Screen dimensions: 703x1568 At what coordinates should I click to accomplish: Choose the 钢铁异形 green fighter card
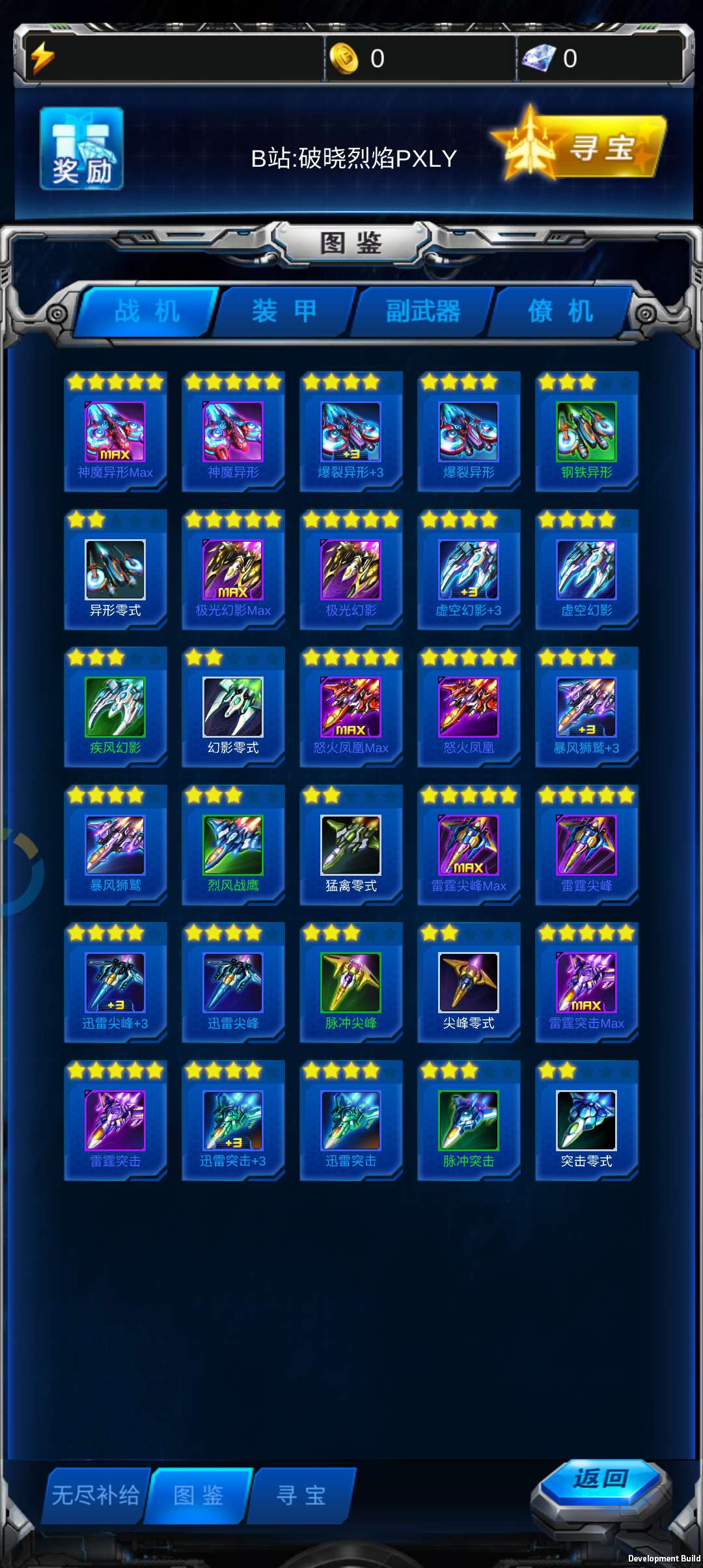pos(586,432)
